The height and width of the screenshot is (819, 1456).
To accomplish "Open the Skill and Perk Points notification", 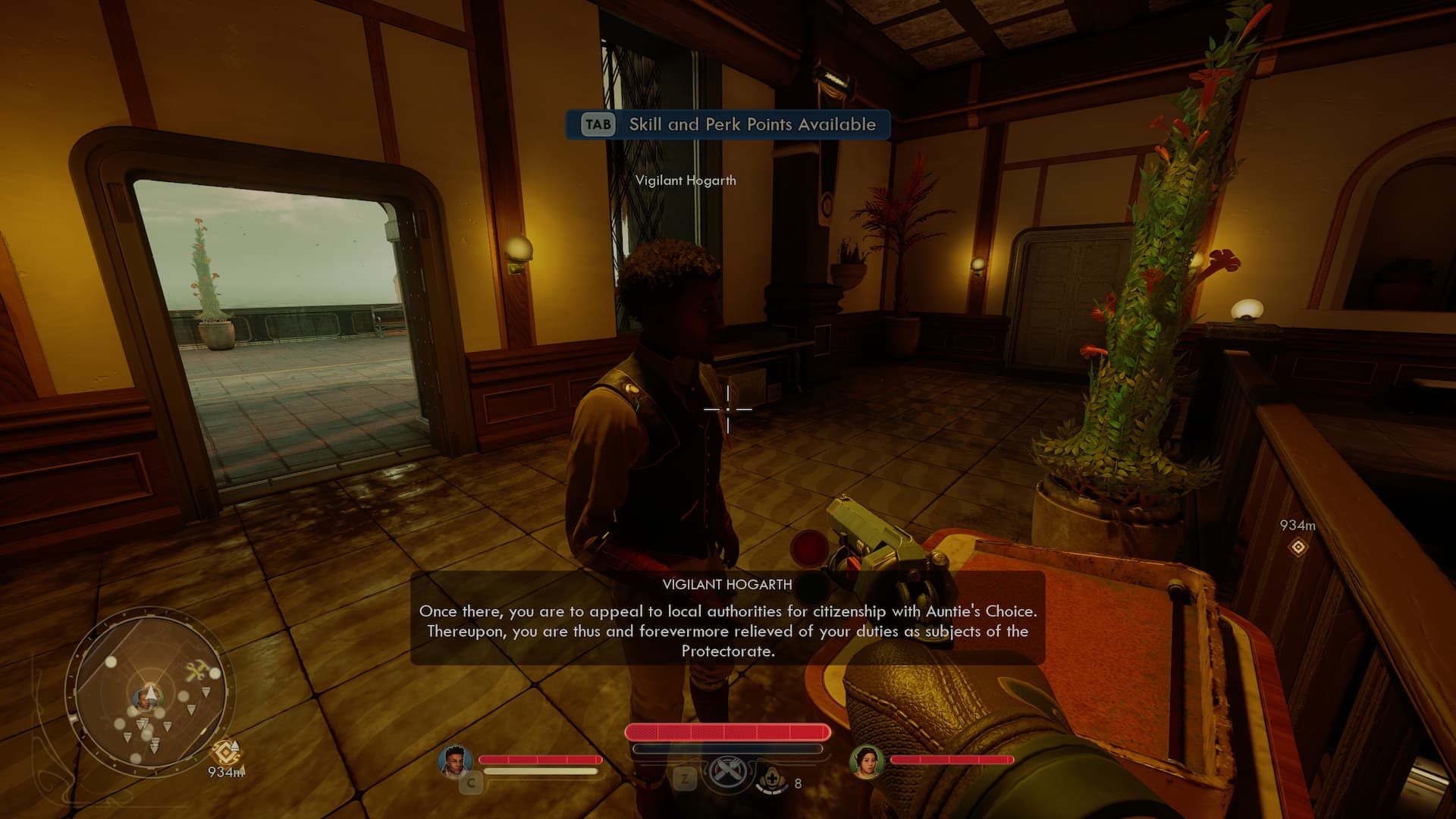I will [728, 124].
